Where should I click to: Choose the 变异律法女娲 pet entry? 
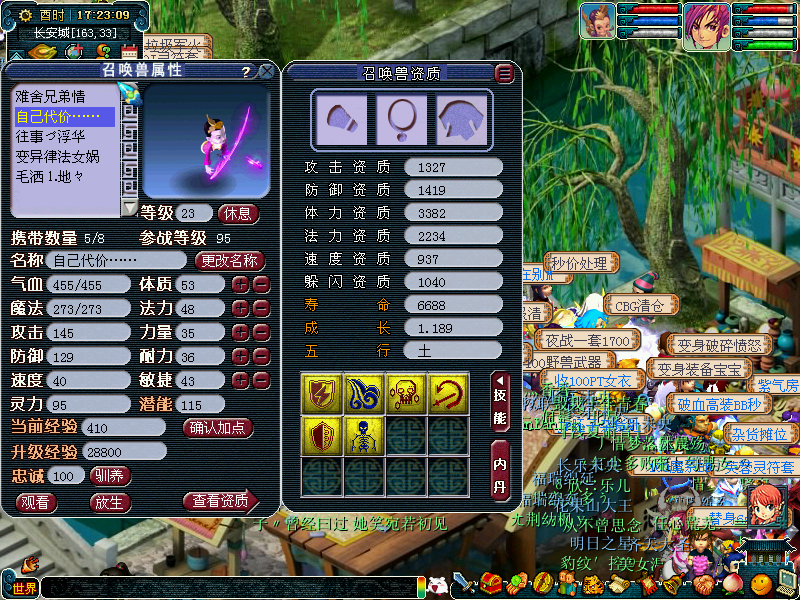57,156
